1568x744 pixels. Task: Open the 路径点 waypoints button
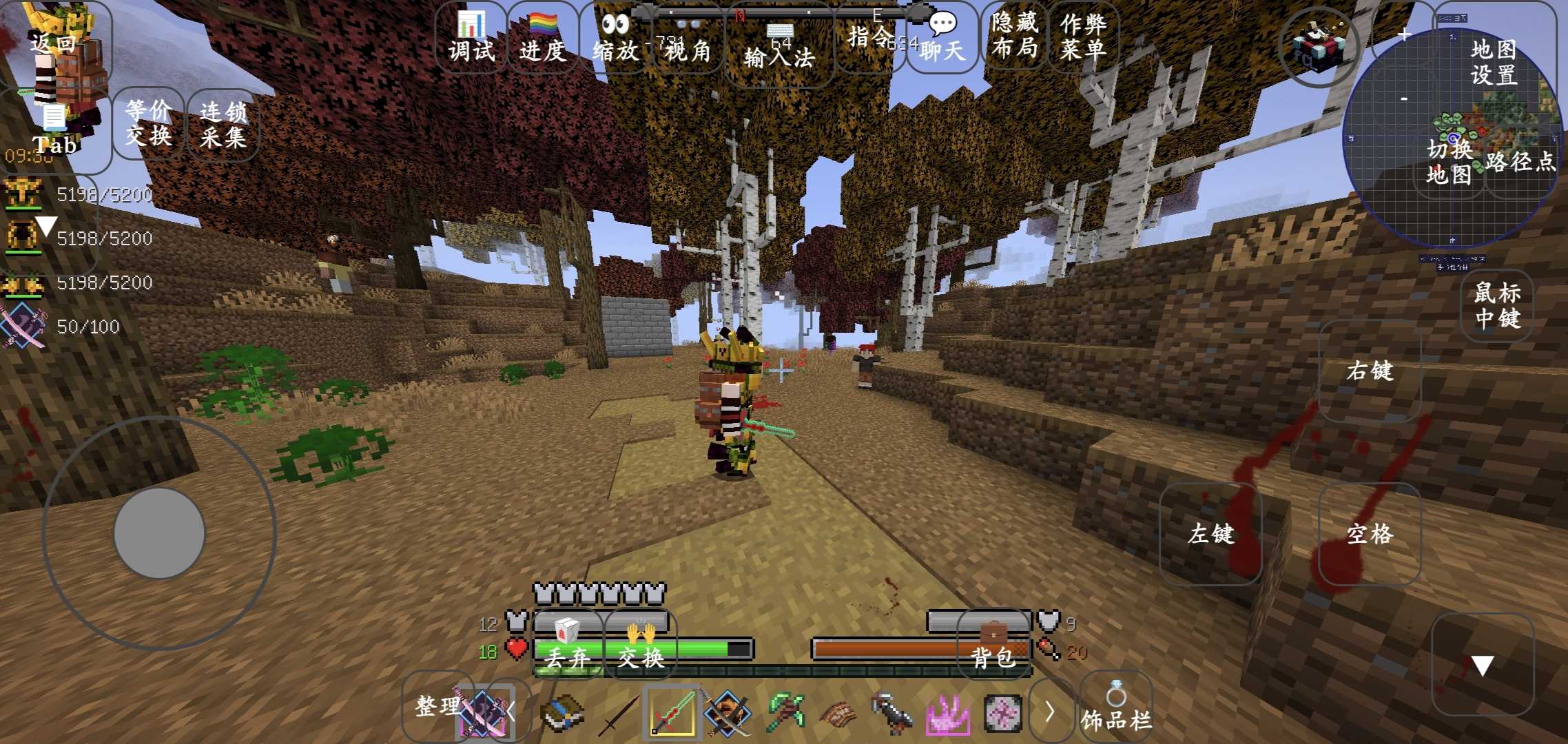click(x=1520, y=162)
